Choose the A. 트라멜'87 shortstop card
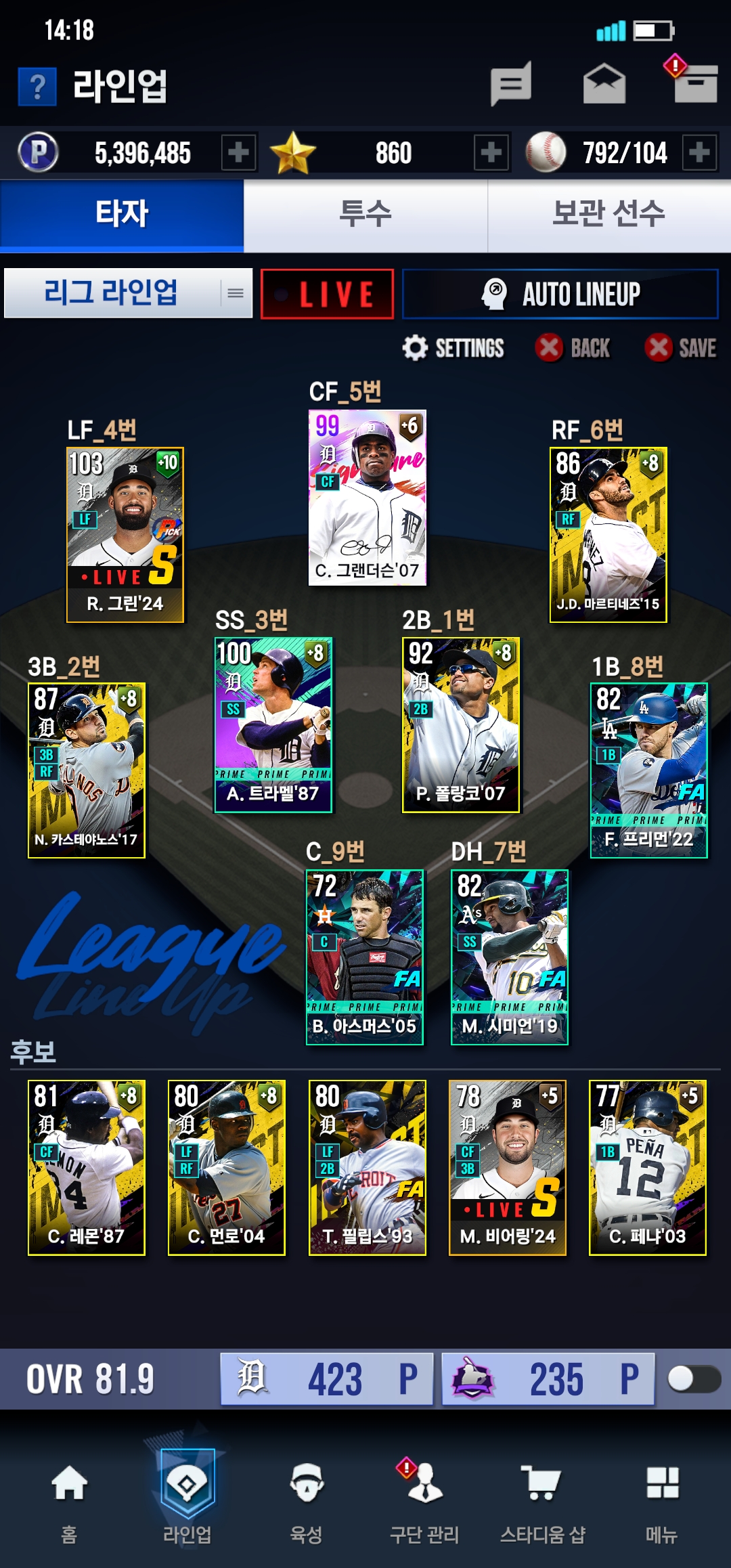 (273, 724)
